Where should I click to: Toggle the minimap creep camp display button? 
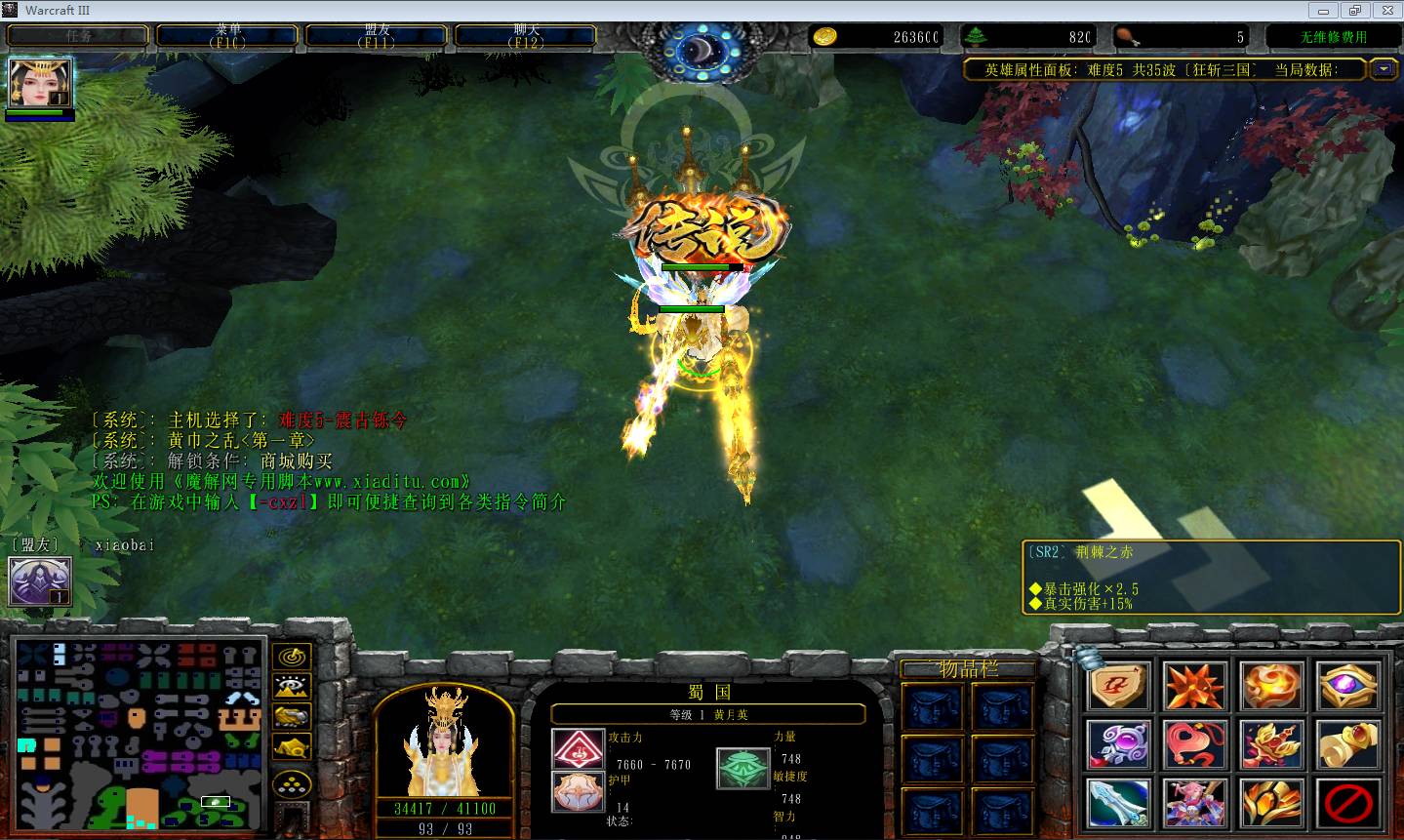point(291,747)
